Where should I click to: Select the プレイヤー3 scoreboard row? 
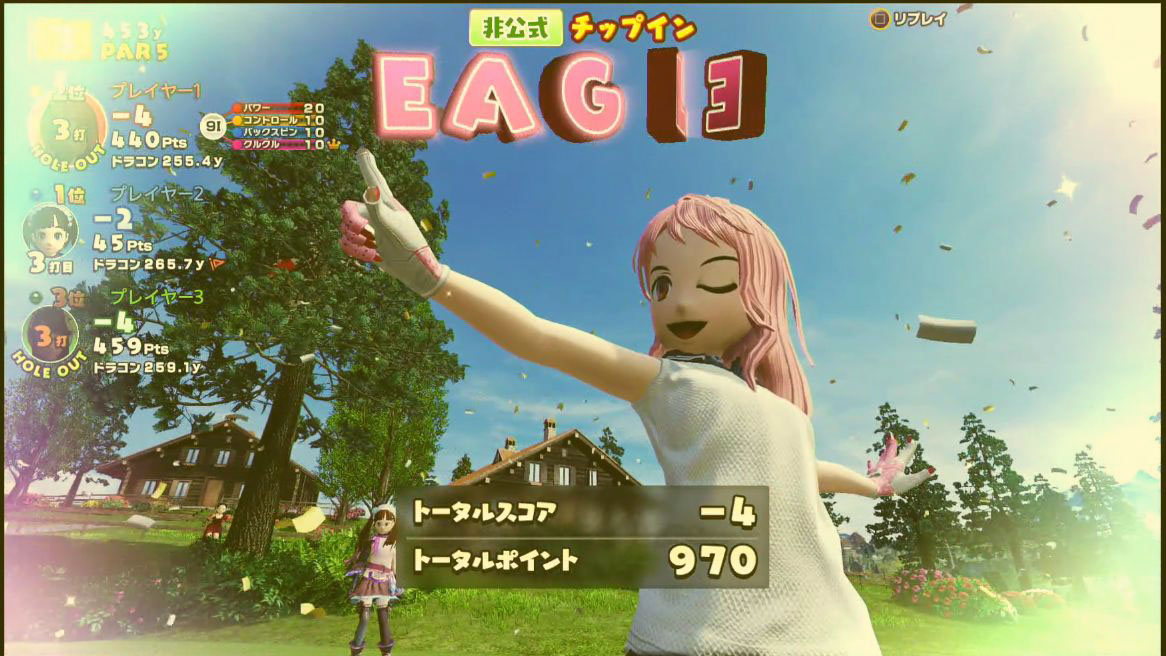tap(120, 333)
